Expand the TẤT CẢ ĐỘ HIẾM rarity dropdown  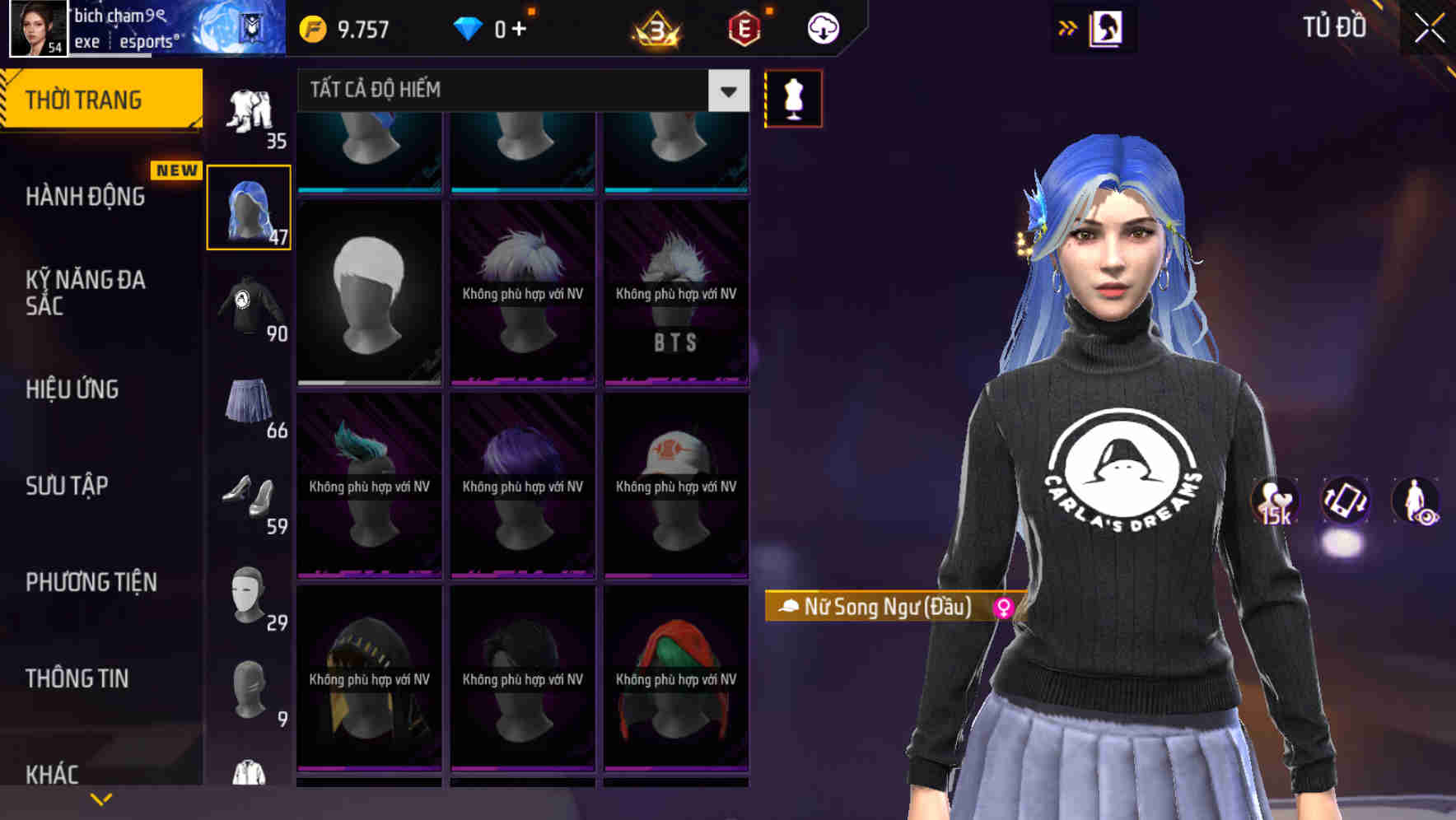pos(726,91)
